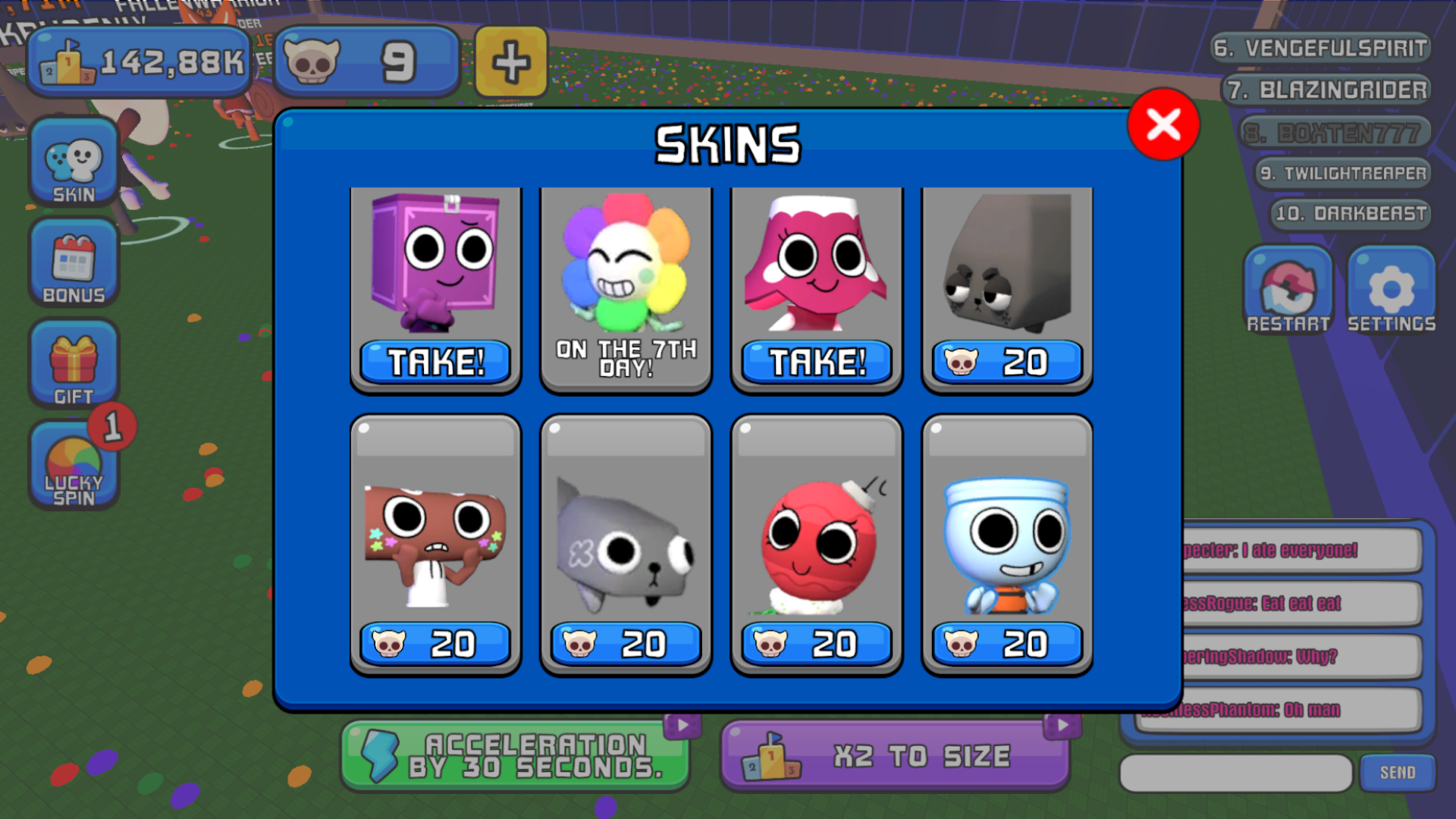Activate the Acceleration by 30 seconds boost
1456x819 pixels.
tap(516, 756)
